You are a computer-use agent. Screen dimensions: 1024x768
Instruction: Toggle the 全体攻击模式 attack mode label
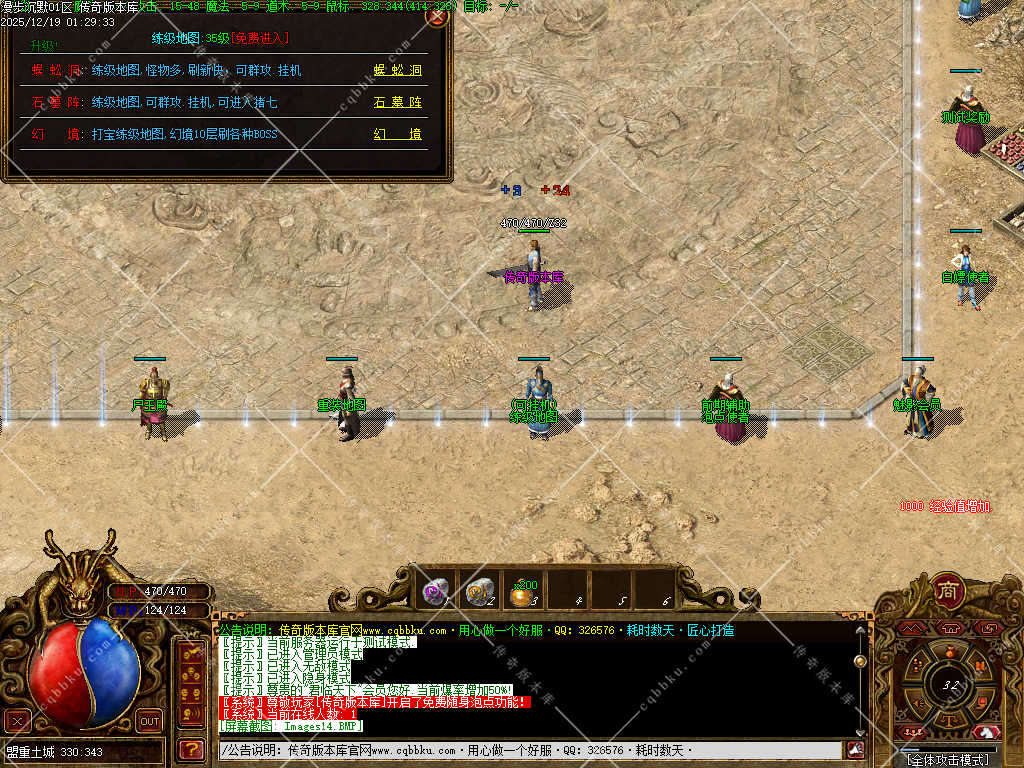point(947,760)
